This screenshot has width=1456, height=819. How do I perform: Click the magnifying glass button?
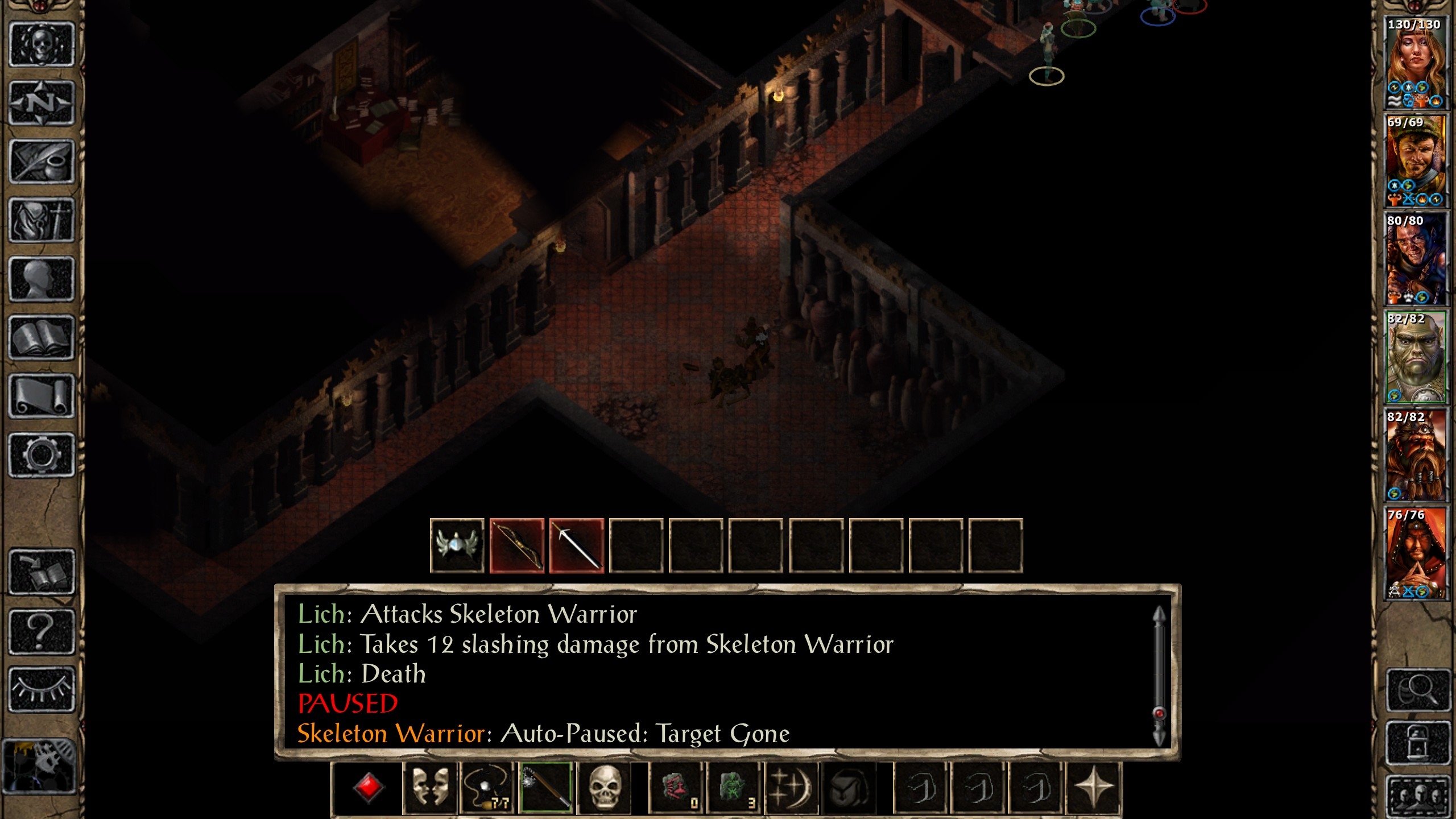point(1418,690)
